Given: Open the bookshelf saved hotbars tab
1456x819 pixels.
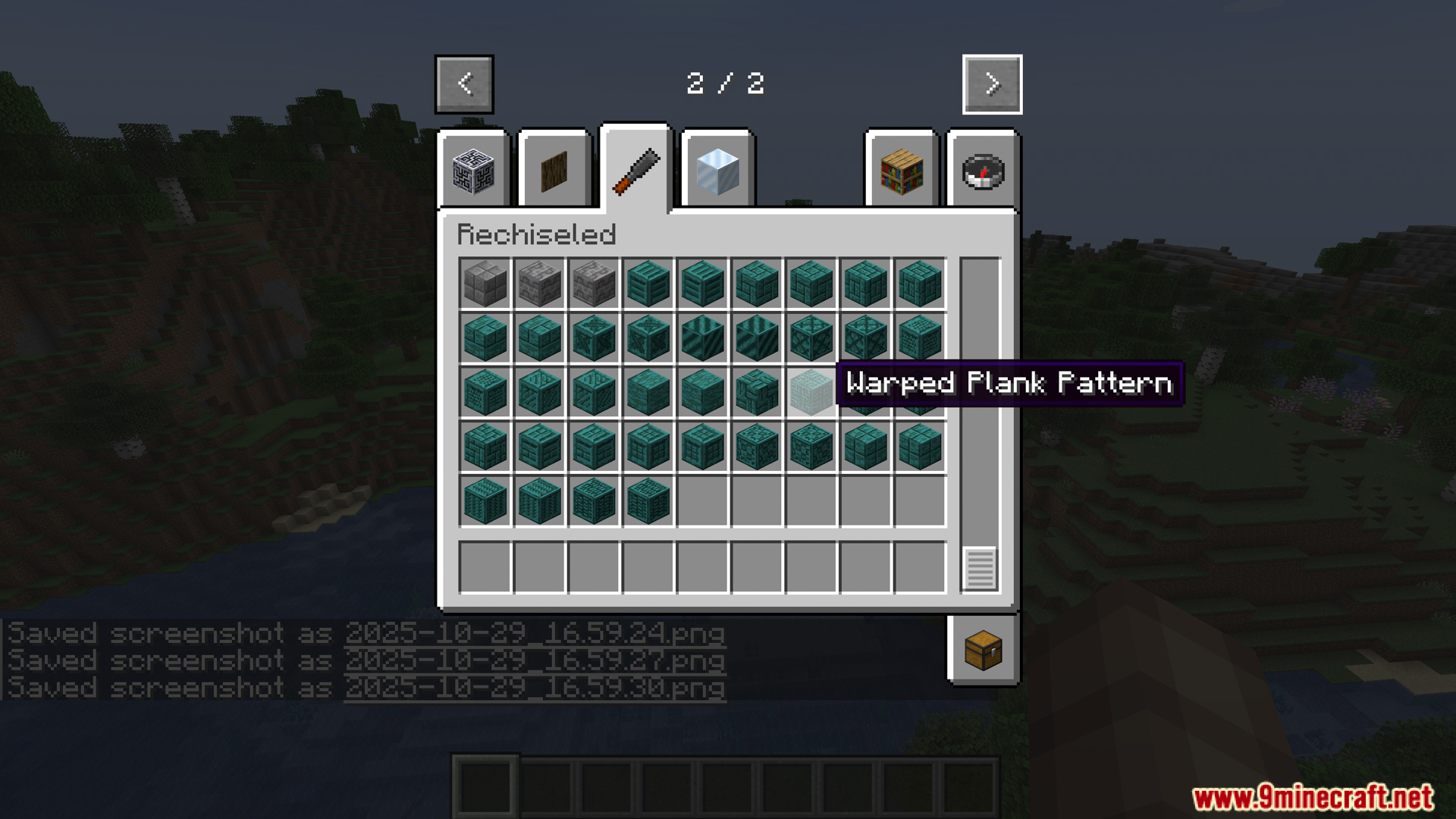Looking at the screenshot, I should (902, 171).
